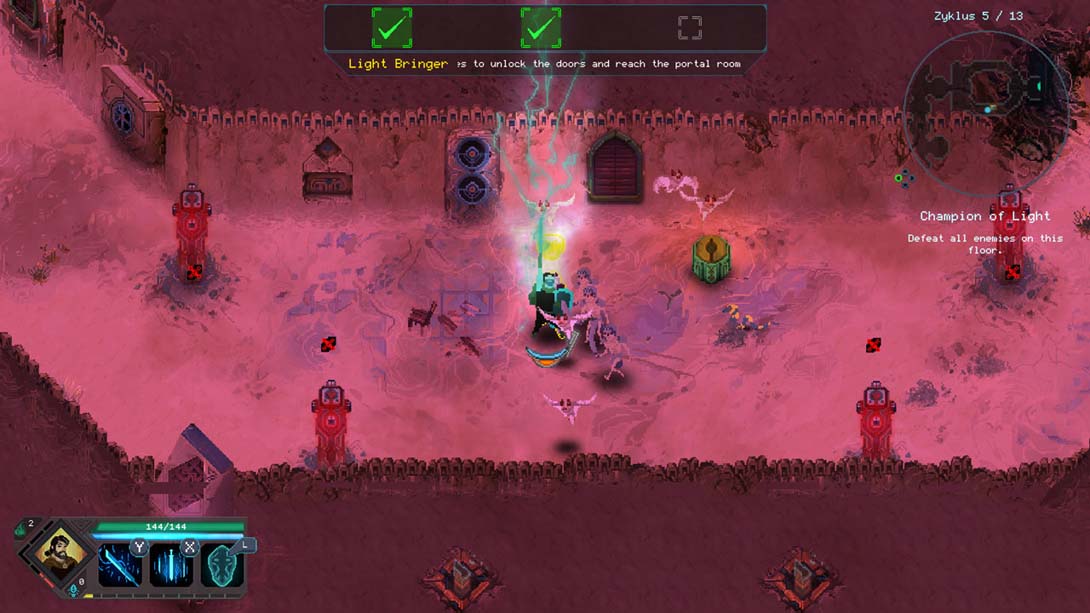
Task: Trigger the teal mask ability
Action: pyautogui.click(x=222, y=568)
